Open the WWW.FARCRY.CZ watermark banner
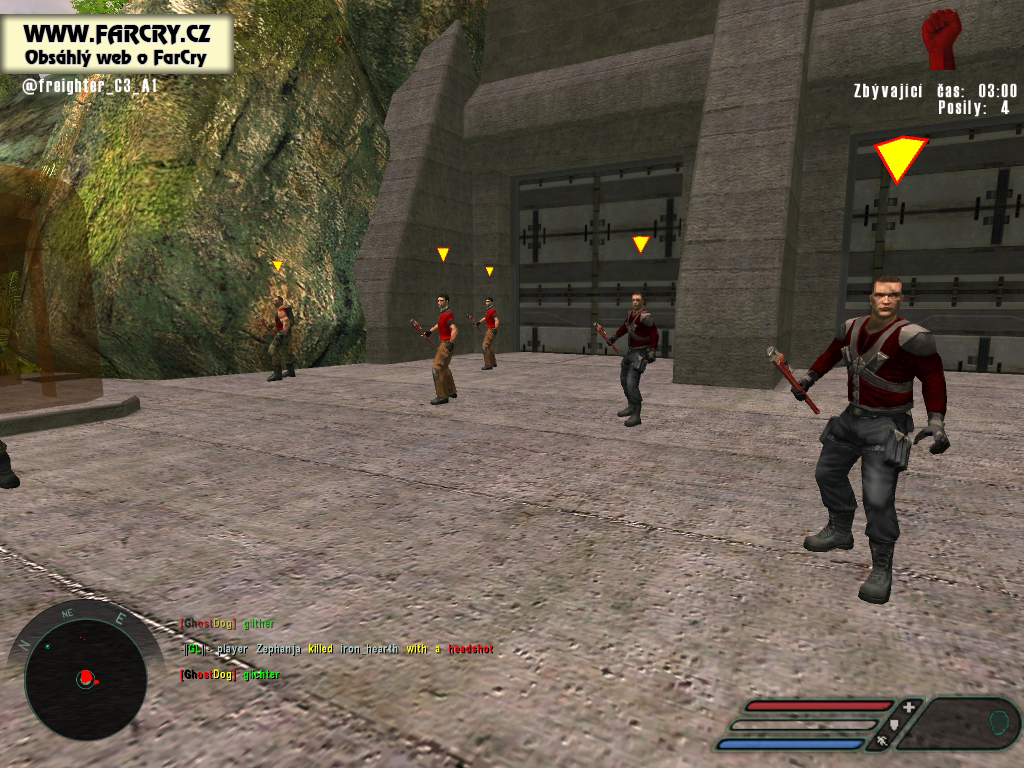This screenshot has height=768, width=1024. pyautogui.click(x=116, y=44)
